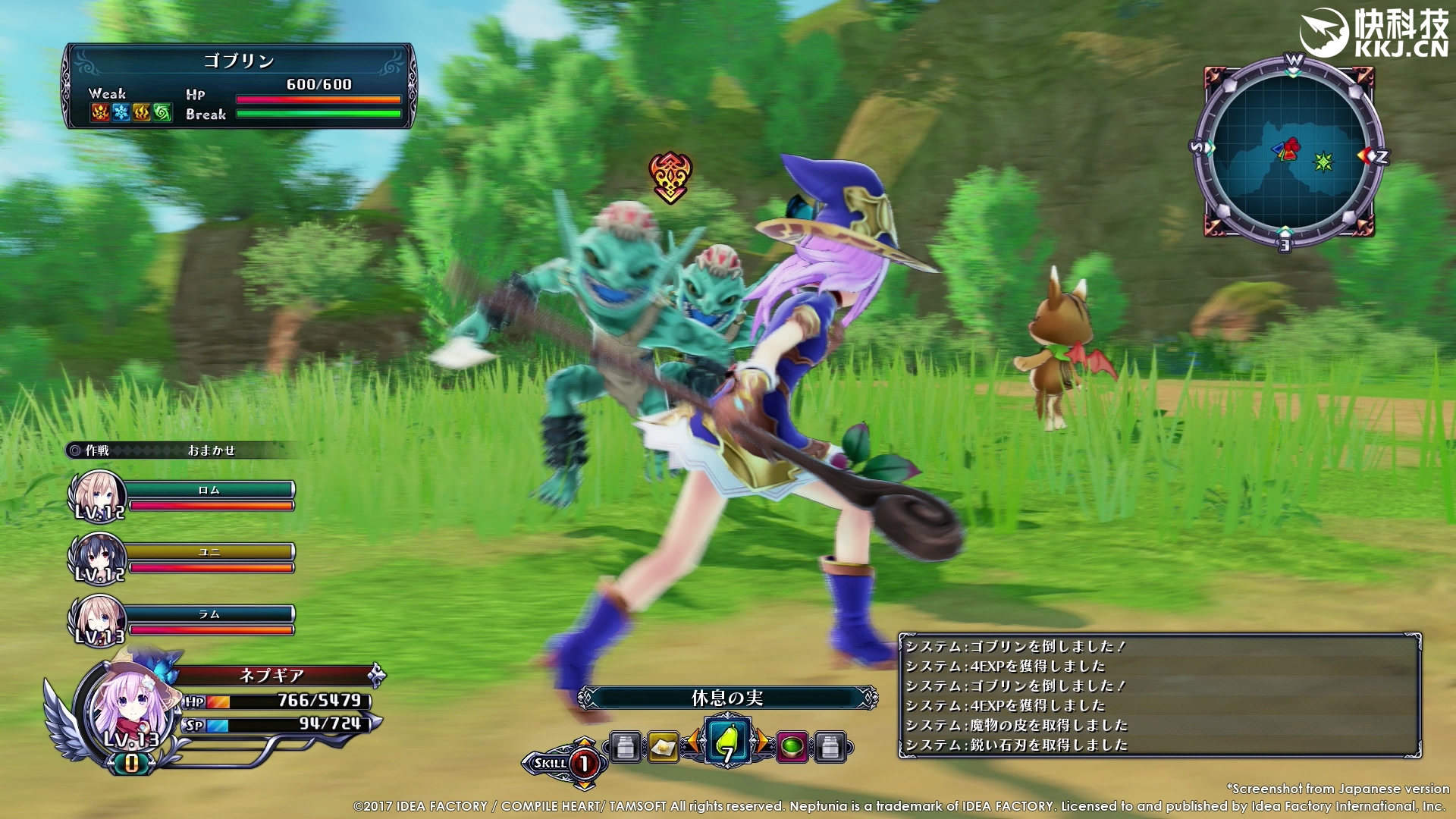Select party member ラム portrait

98,620
